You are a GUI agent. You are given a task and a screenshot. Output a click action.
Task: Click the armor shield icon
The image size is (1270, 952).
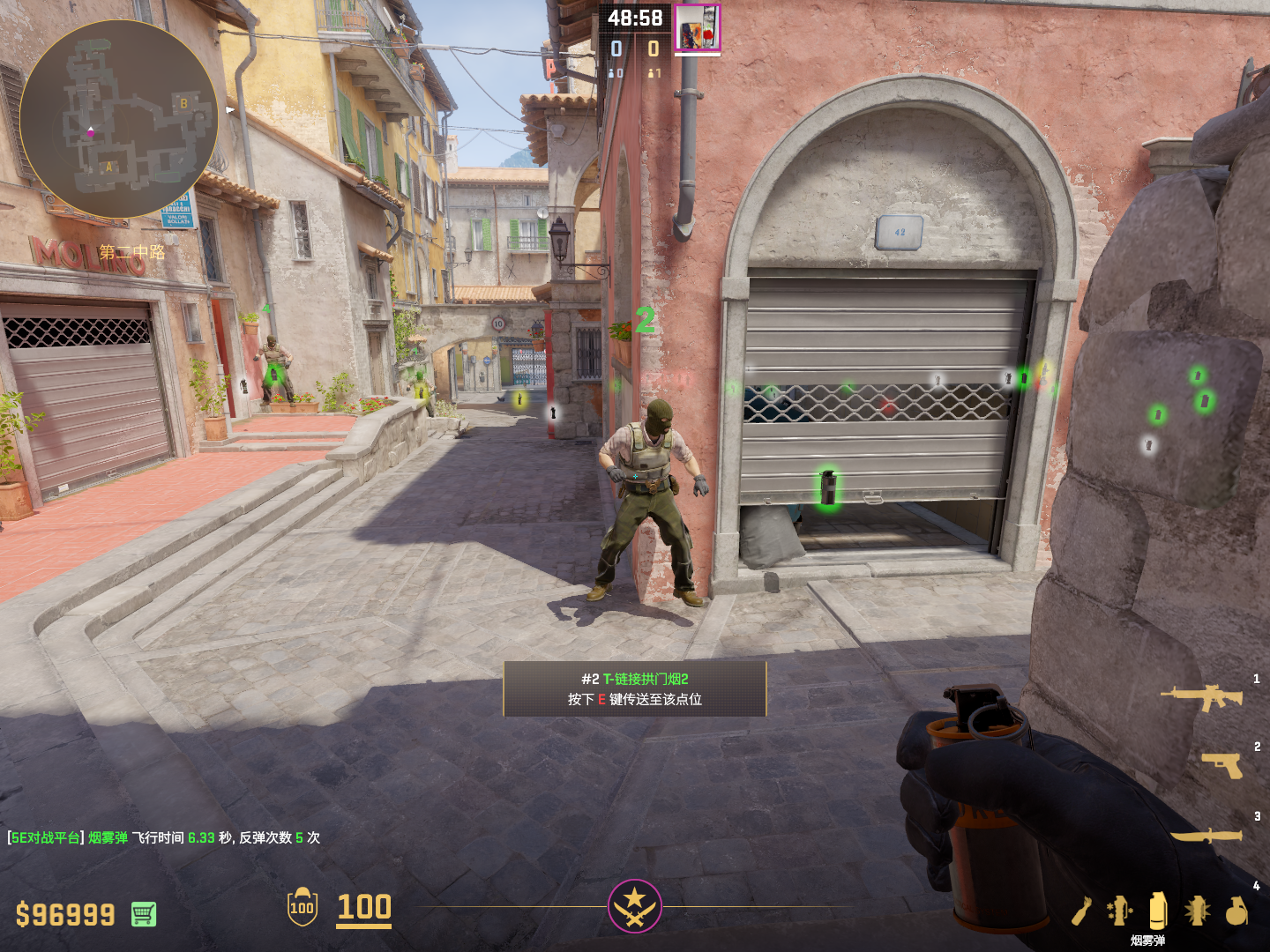[303, 907]
